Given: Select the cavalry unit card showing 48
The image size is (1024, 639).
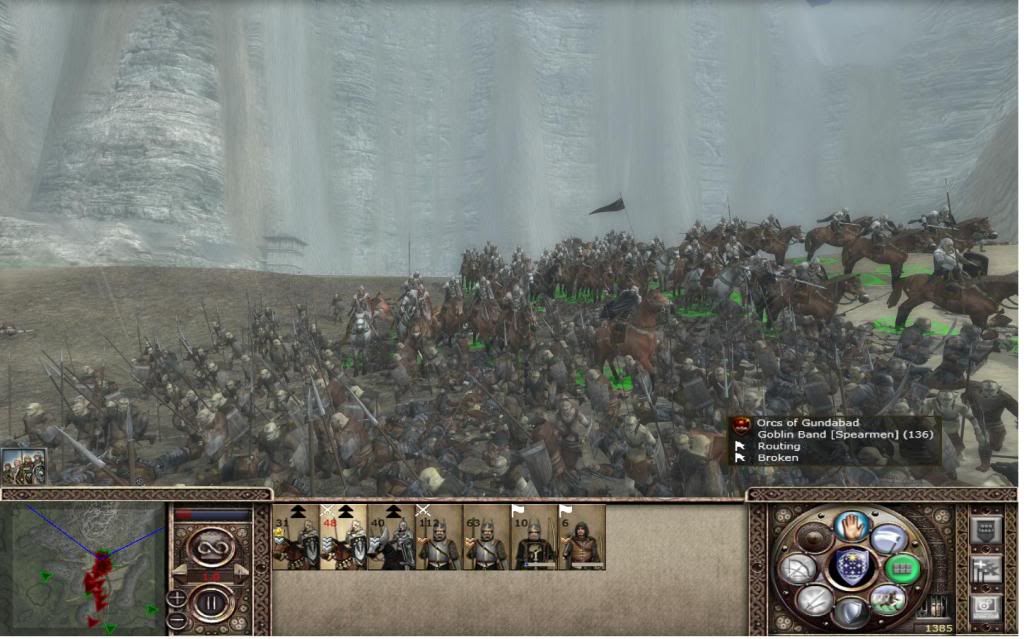Looking at the screenshot, I should tap(343, 538).
